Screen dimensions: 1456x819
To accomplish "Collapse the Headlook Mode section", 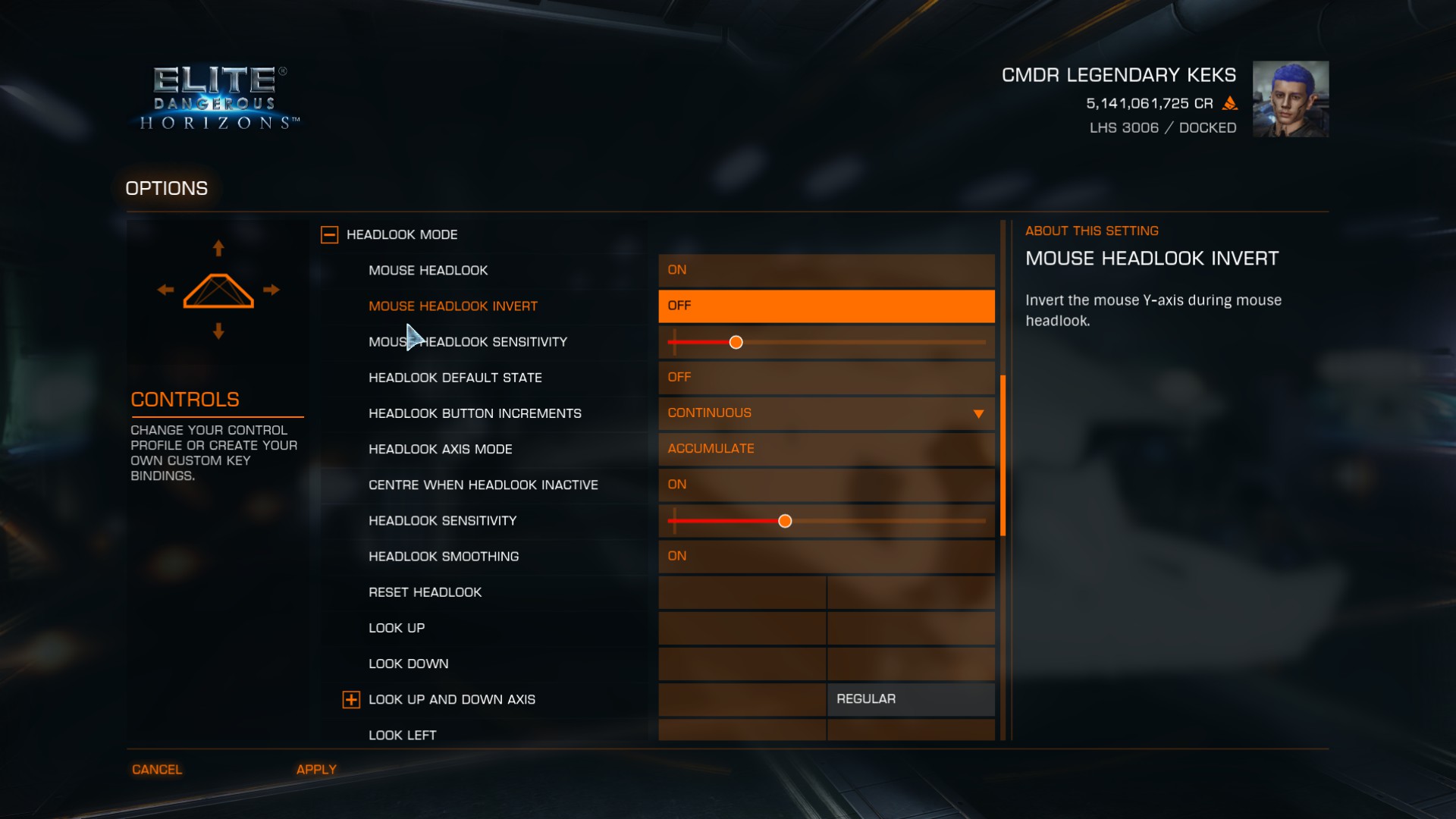I will click(x=329, y=235).
